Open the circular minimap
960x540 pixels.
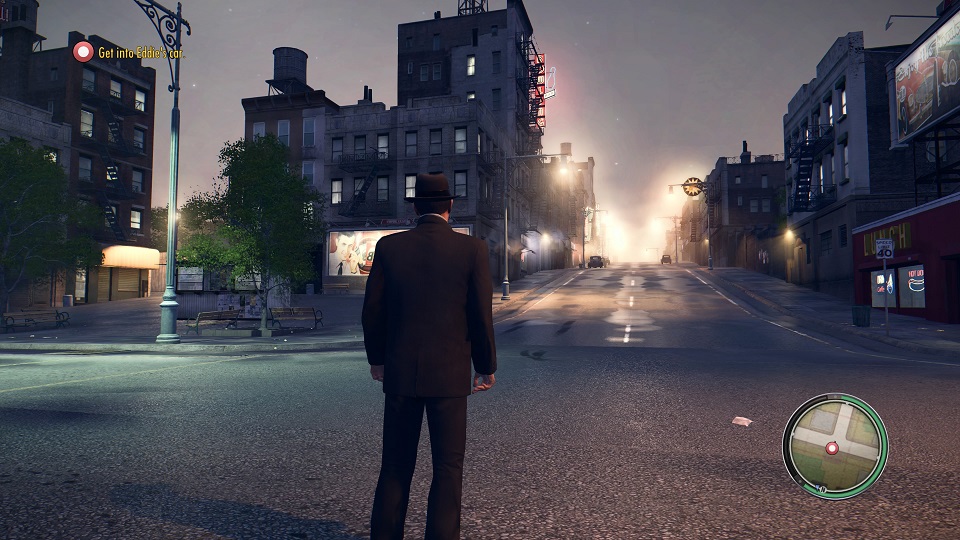point(834,445)
